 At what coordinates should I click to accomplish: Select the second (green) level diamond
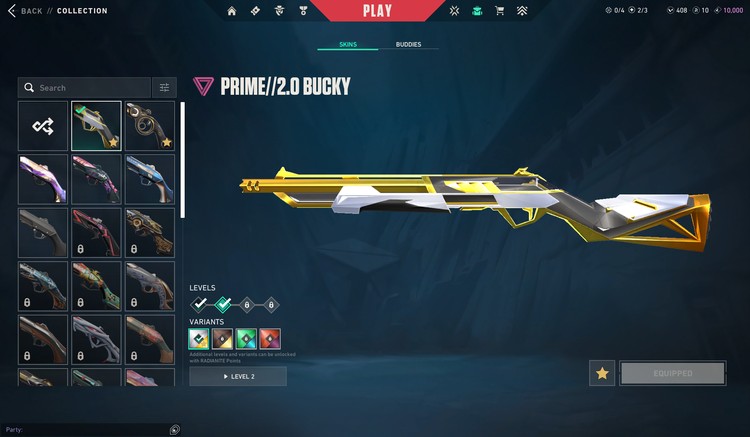point(223,304)
